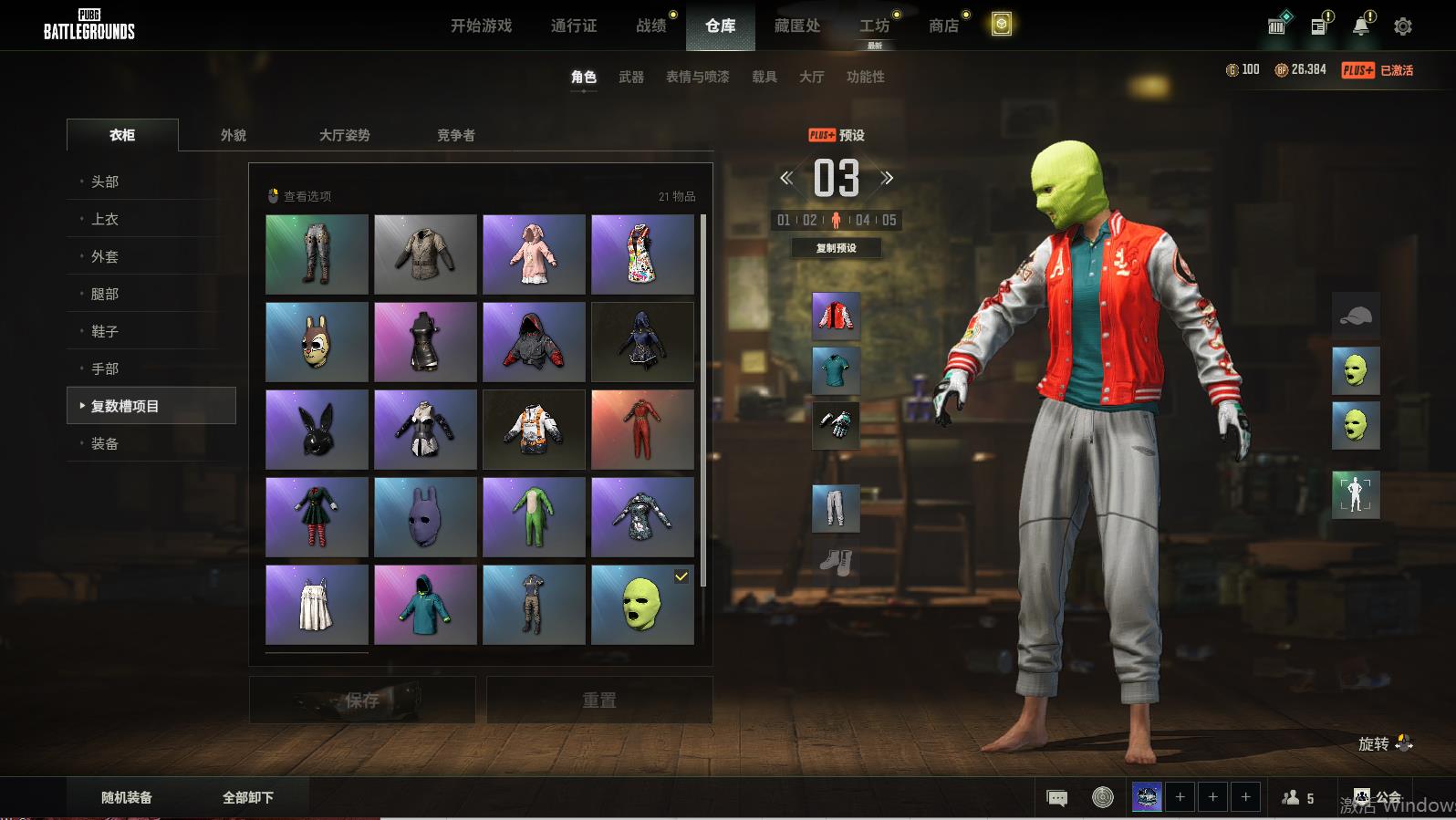
Task: Click the 重置 reset button
Action: (x=599, y=700)
